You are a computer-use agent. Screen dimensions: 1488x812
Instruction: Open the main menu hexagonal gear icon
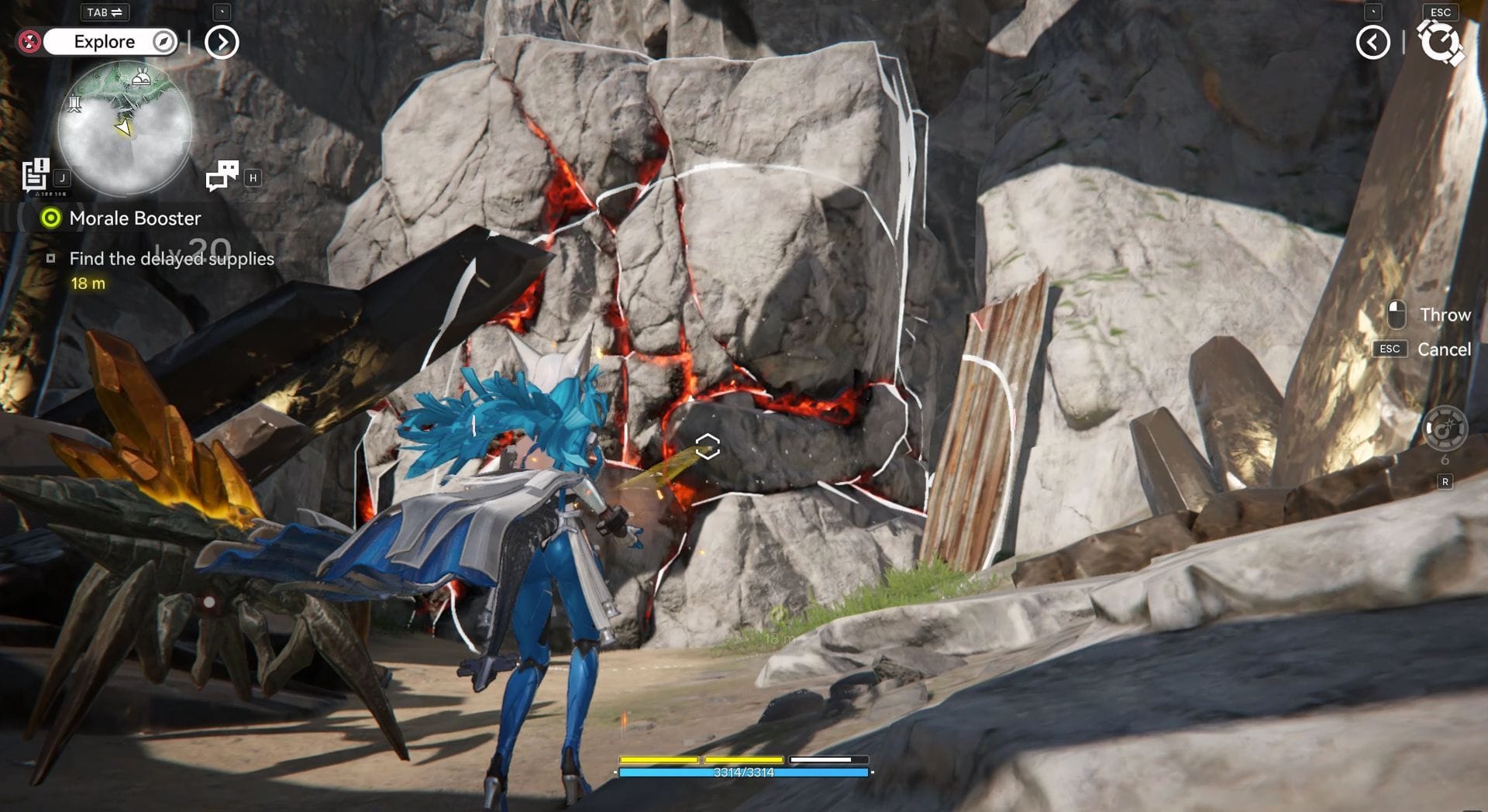point(1440,42)
